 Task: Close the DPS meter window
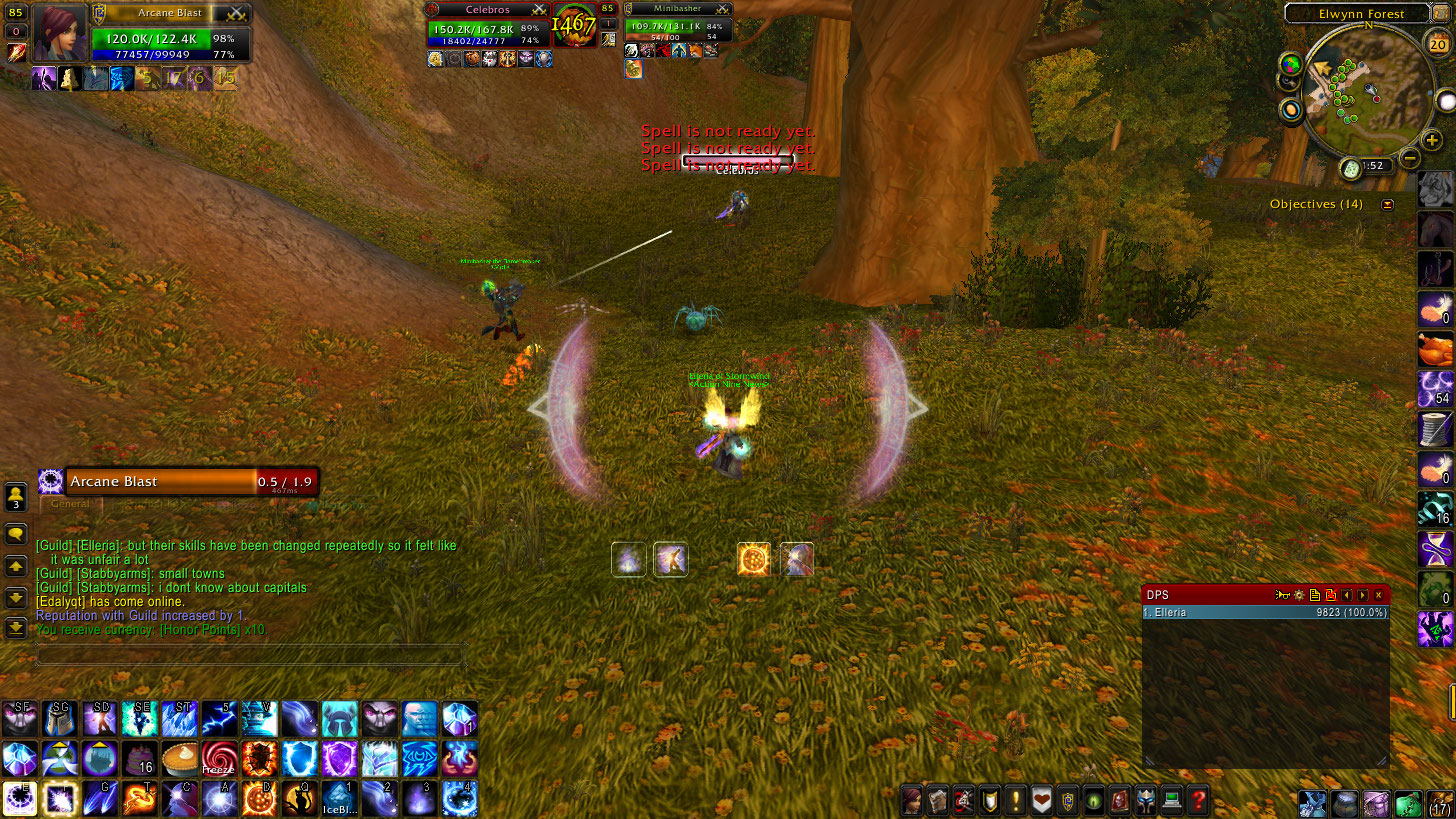(x=1378, y=595)
